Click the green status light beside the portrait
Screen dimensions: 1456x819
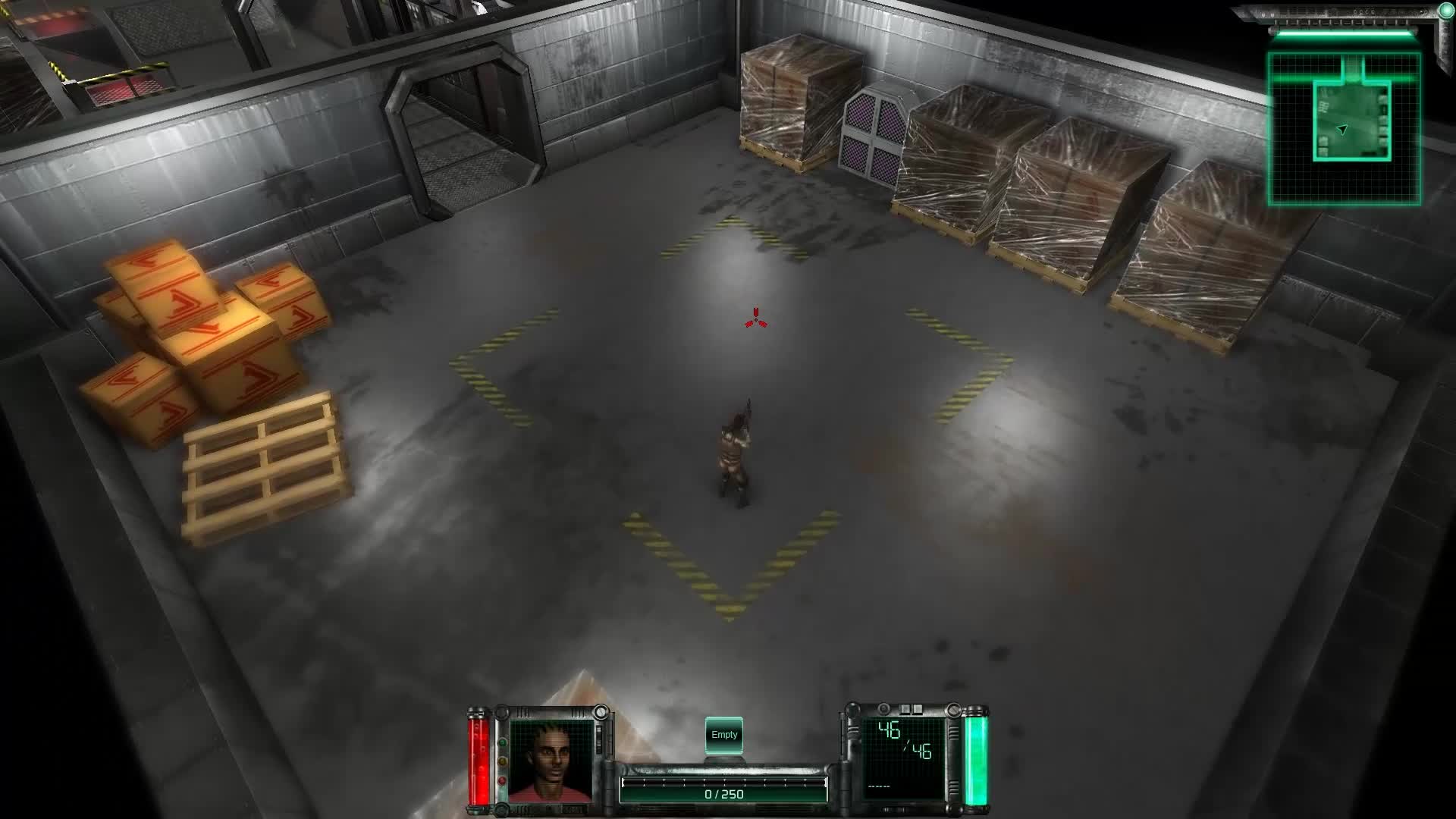[x=502, y=742]
